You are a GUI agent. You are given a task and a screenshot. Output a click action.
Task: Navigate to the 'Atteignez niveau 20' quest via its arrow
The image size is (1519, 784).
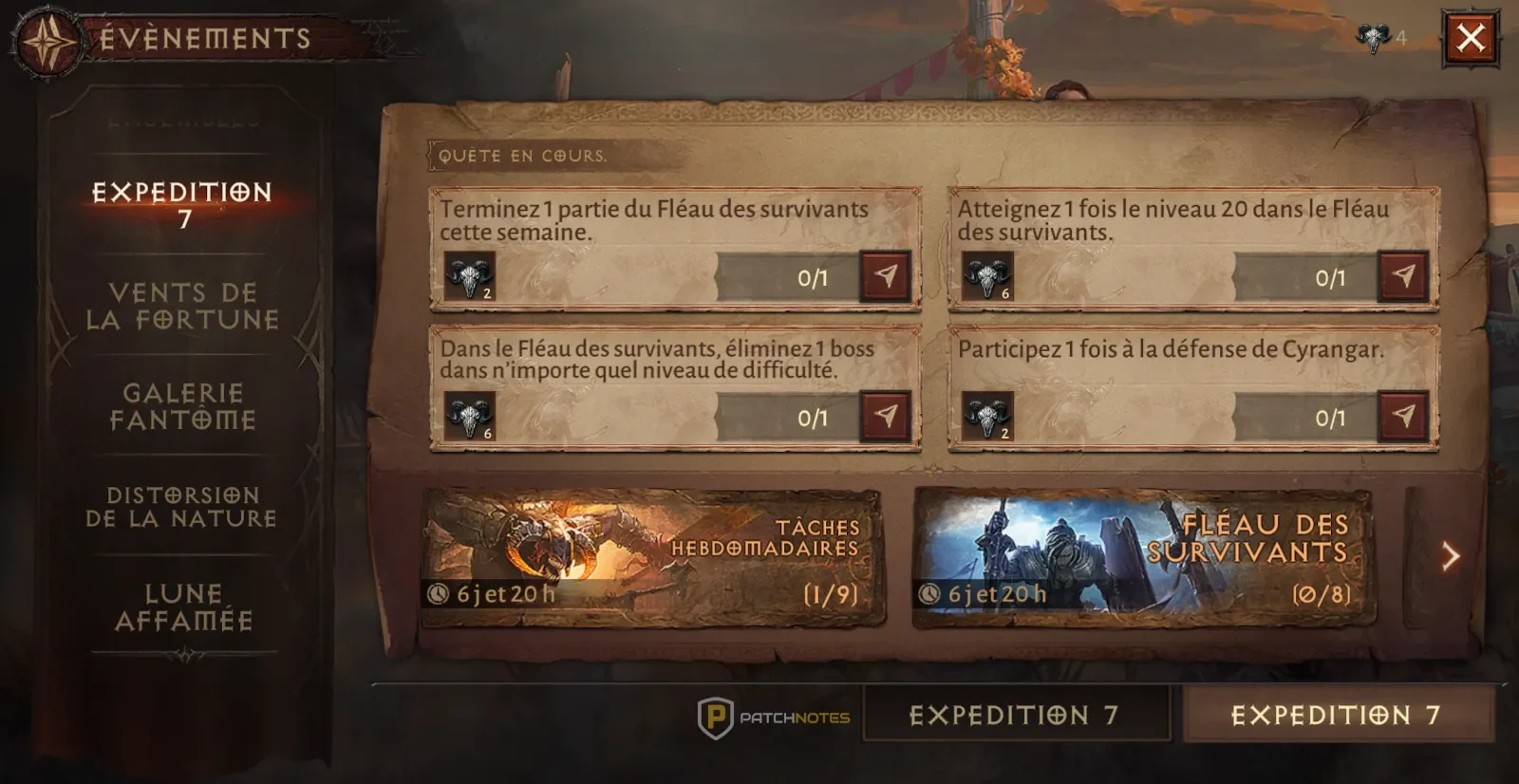[x=1402, y=276]
